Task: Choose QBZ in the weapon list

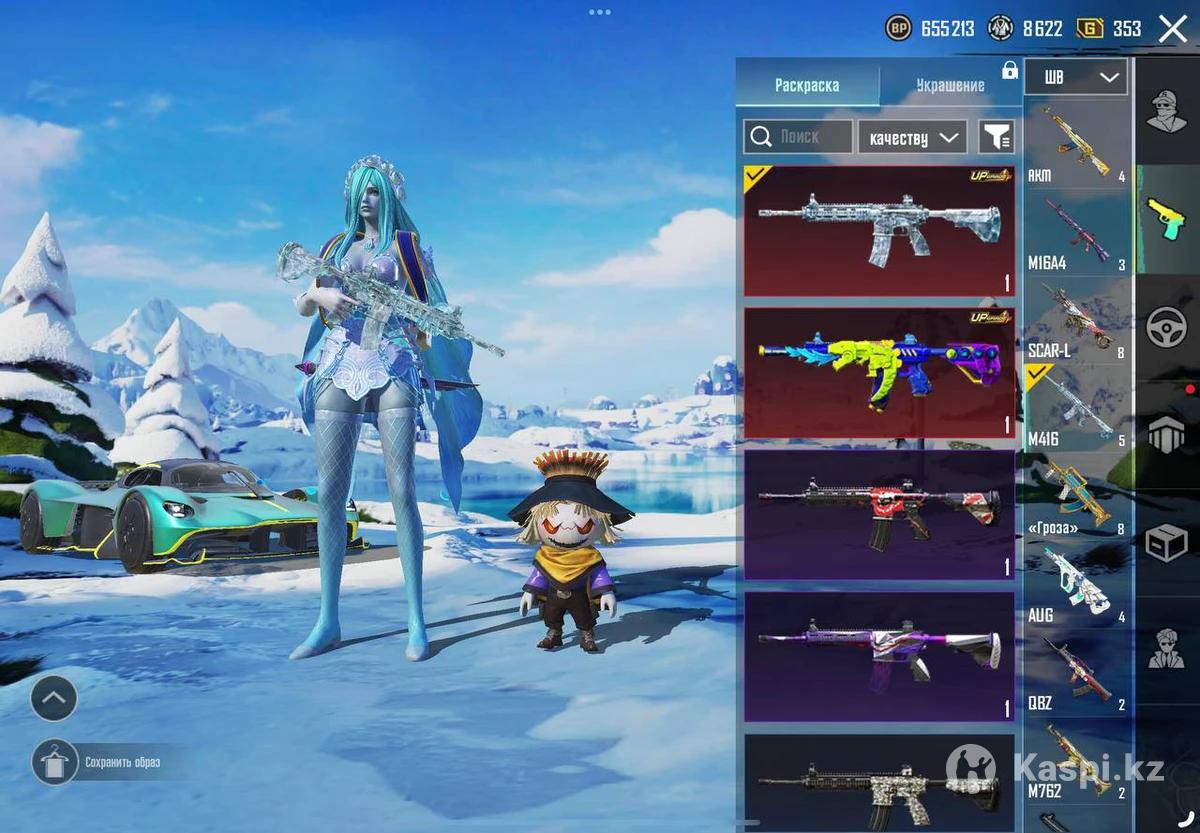Action: (x=1077, y=672)
